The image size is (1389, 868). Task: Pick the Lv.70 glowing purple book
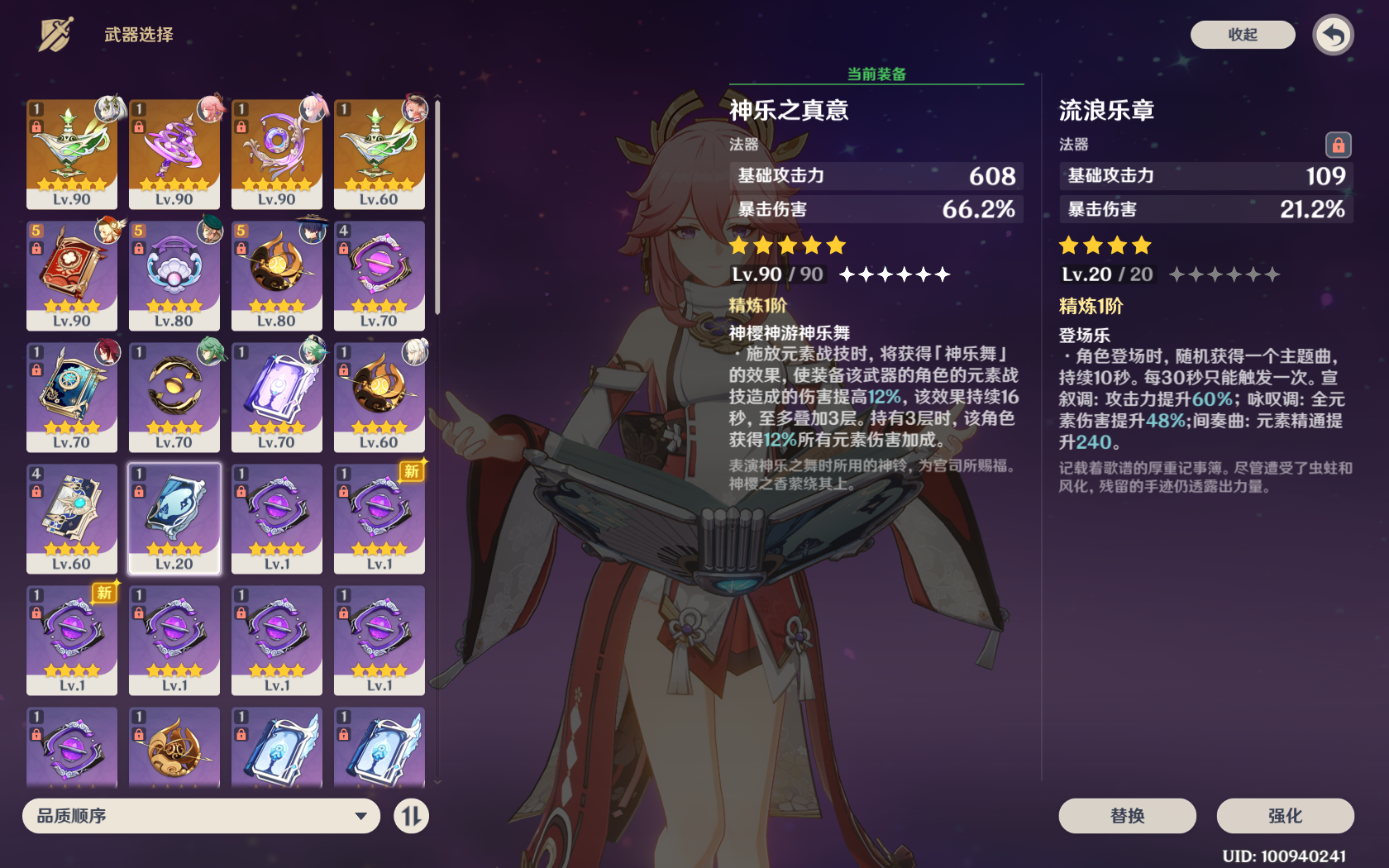pos(277,396)
